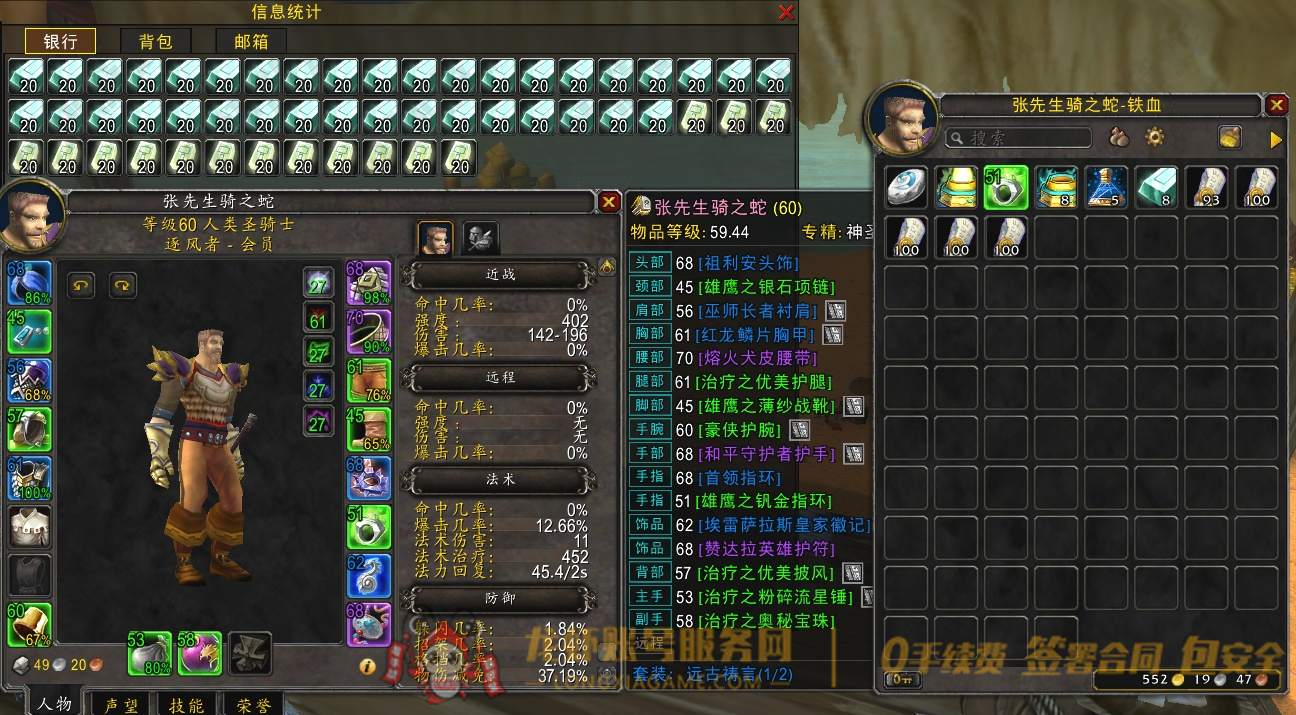
Task: Close the character sheet window
Action: (608, 202)
